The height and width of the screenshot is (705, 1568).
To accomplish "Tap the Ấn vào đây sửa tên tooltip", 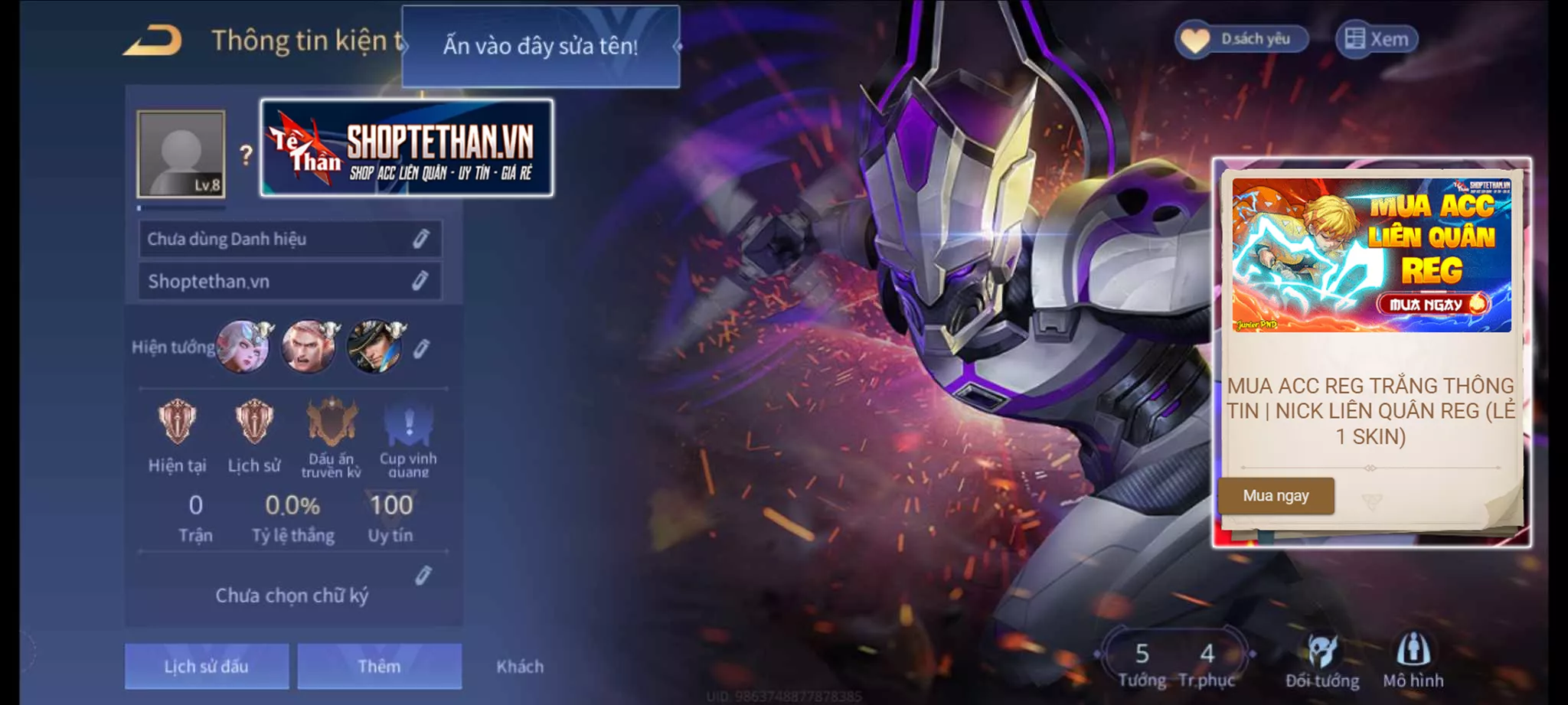I will (x=540, y=46).
